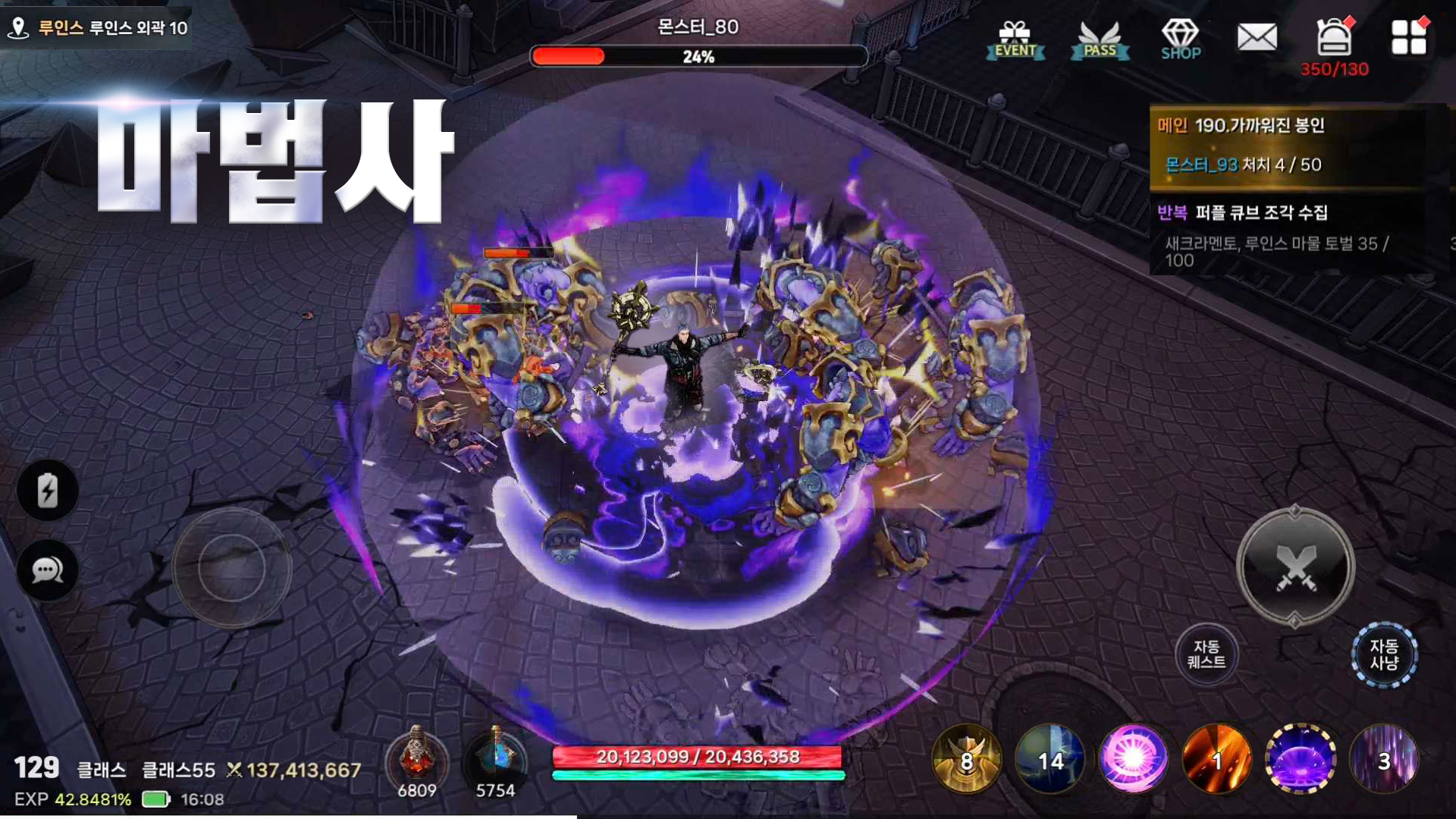
Task: Open the diamond SHOP
Action: [1180, 39]
